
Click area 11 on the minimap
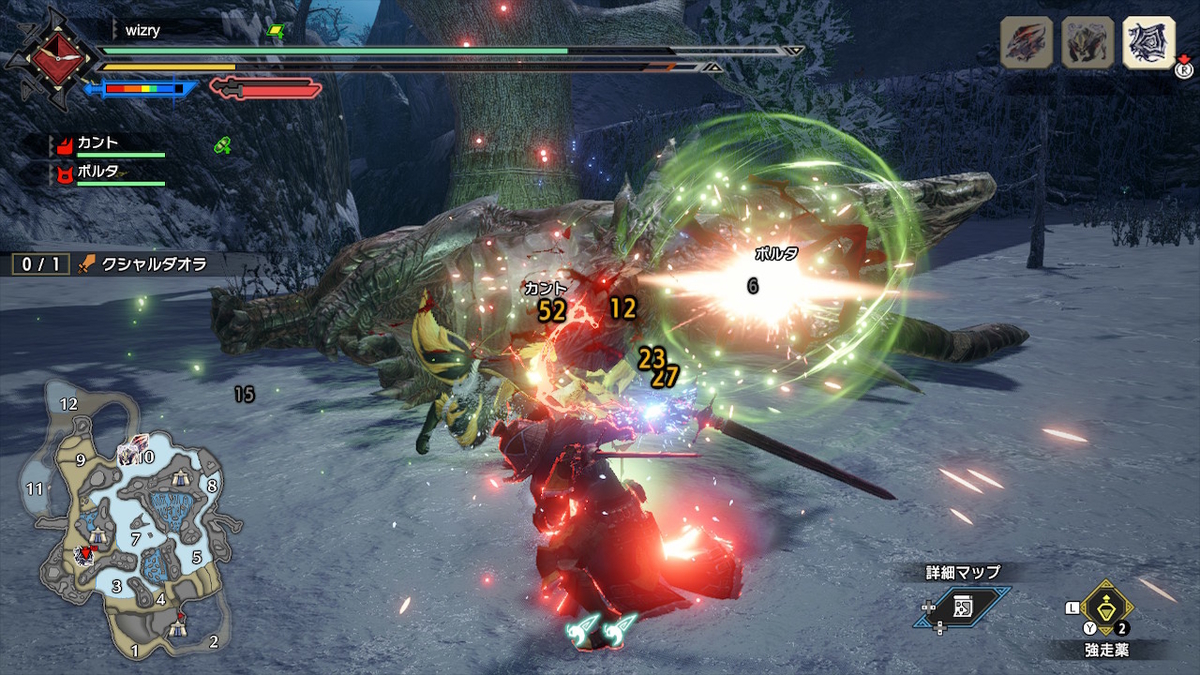(36, 489)
